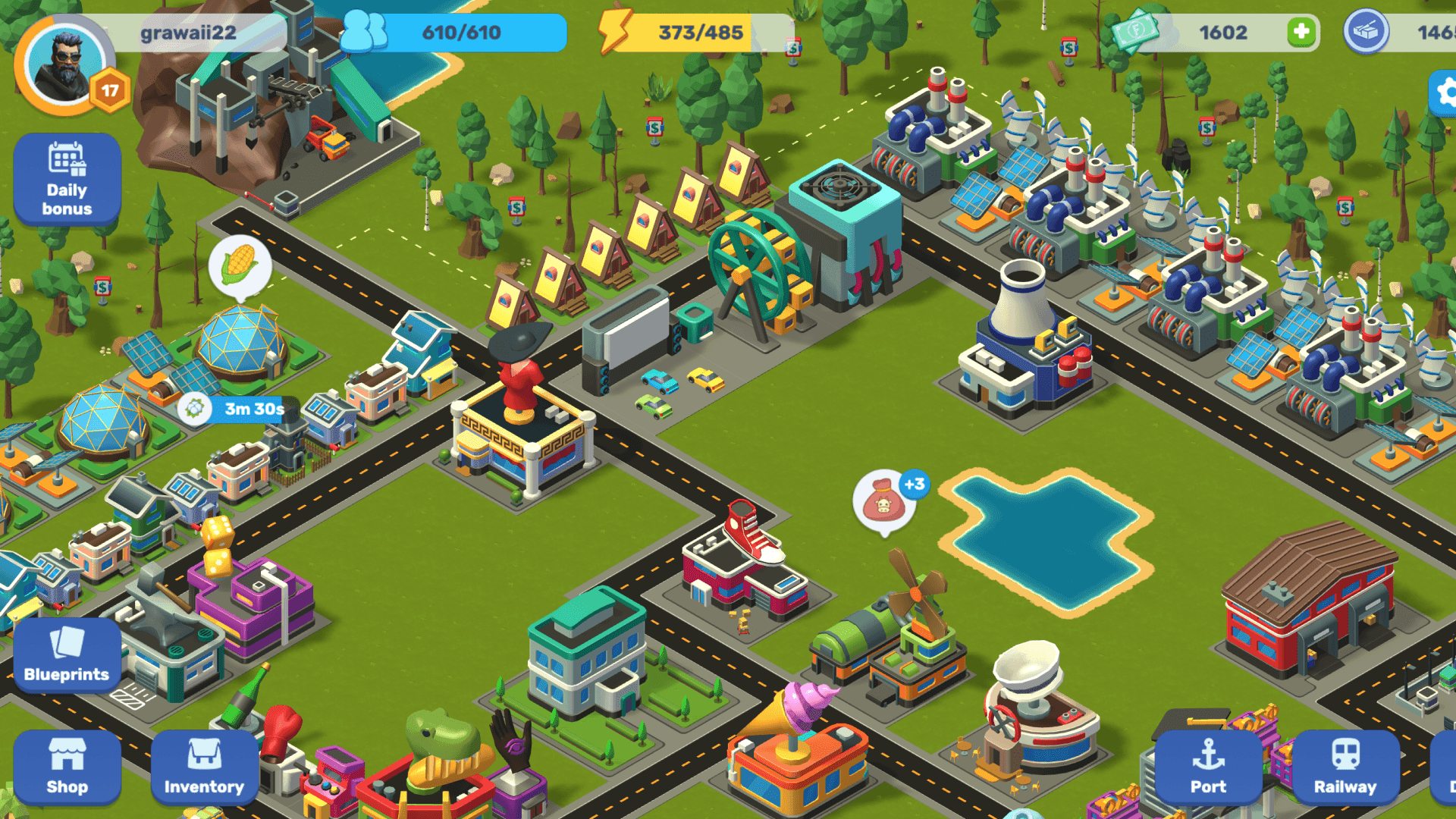Collect the corn bubble above the greenhouse
Viewport: 1456px width, 819px height.
(240, 265)
